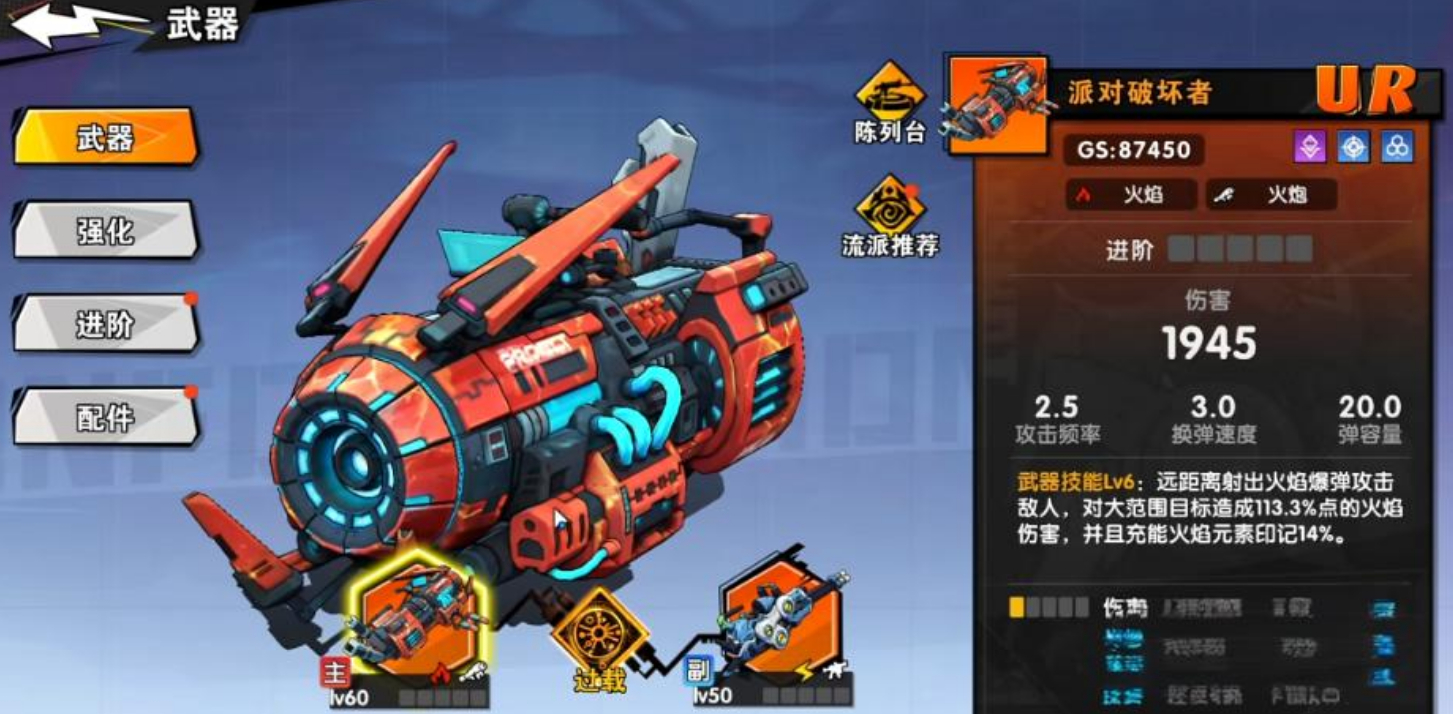Go back using the arrow button
Screen dimensions: 1453x714
(75, 25)
